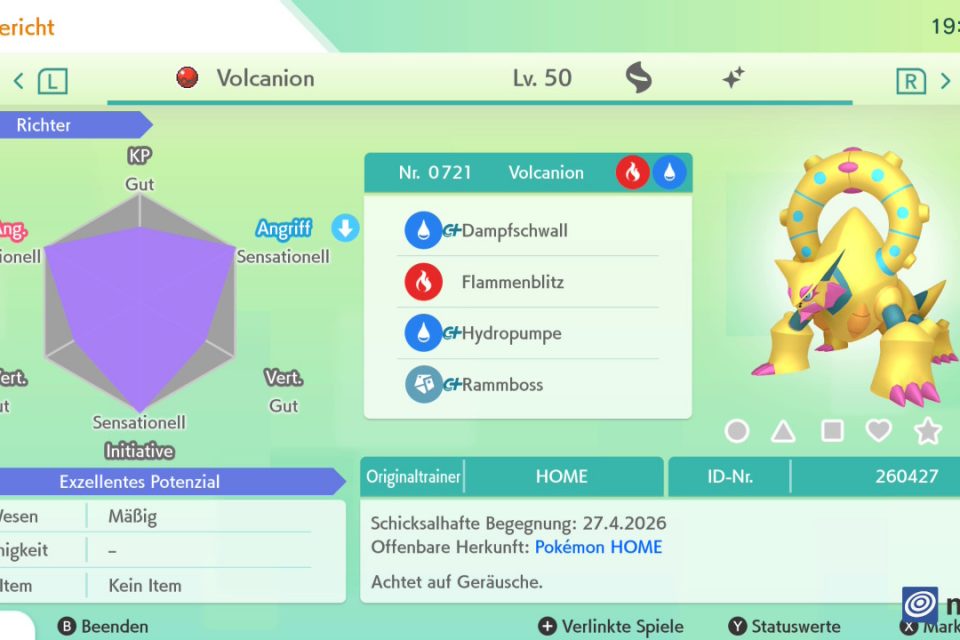Click the shiny sparkle icon
The height and width of the screenshot is (640, 960).
point(733,78)
